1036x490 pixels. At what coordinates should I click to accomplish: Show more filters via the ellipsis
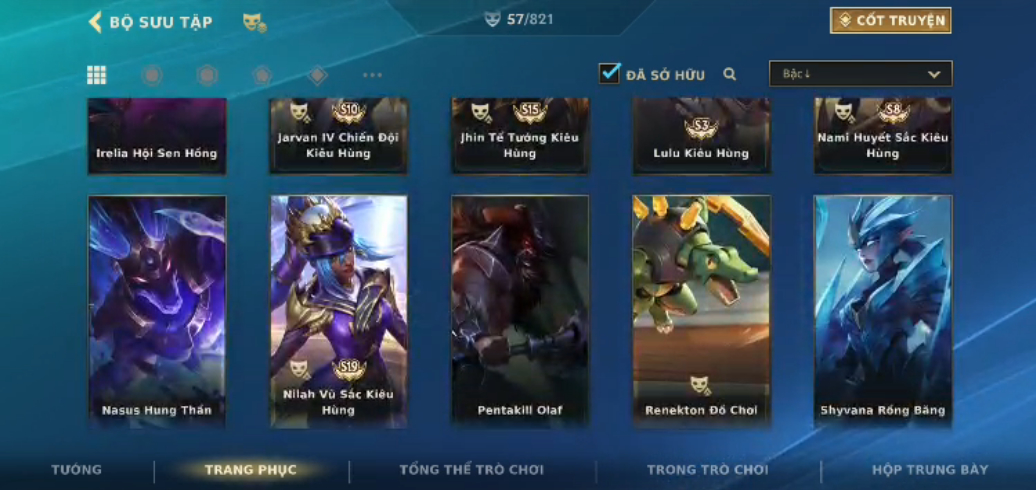pos(372,75)
